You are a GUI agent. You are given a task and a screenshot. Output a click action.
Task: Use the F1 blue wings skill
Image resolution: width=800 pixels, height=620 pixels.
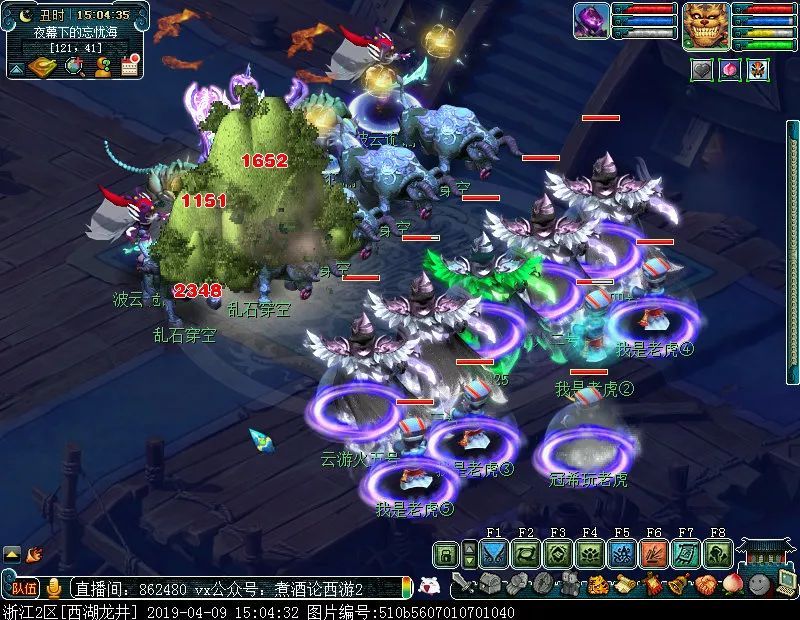point(494,554)
